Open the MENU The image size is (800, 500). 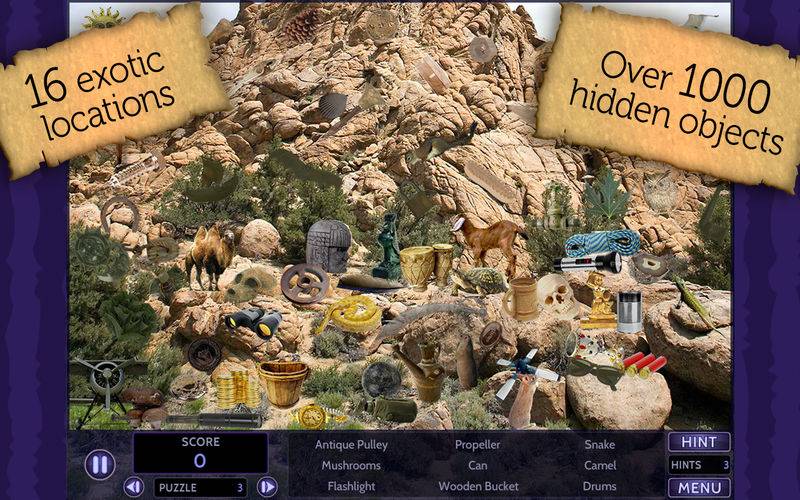pyautogui.click(x=698, y=487)
